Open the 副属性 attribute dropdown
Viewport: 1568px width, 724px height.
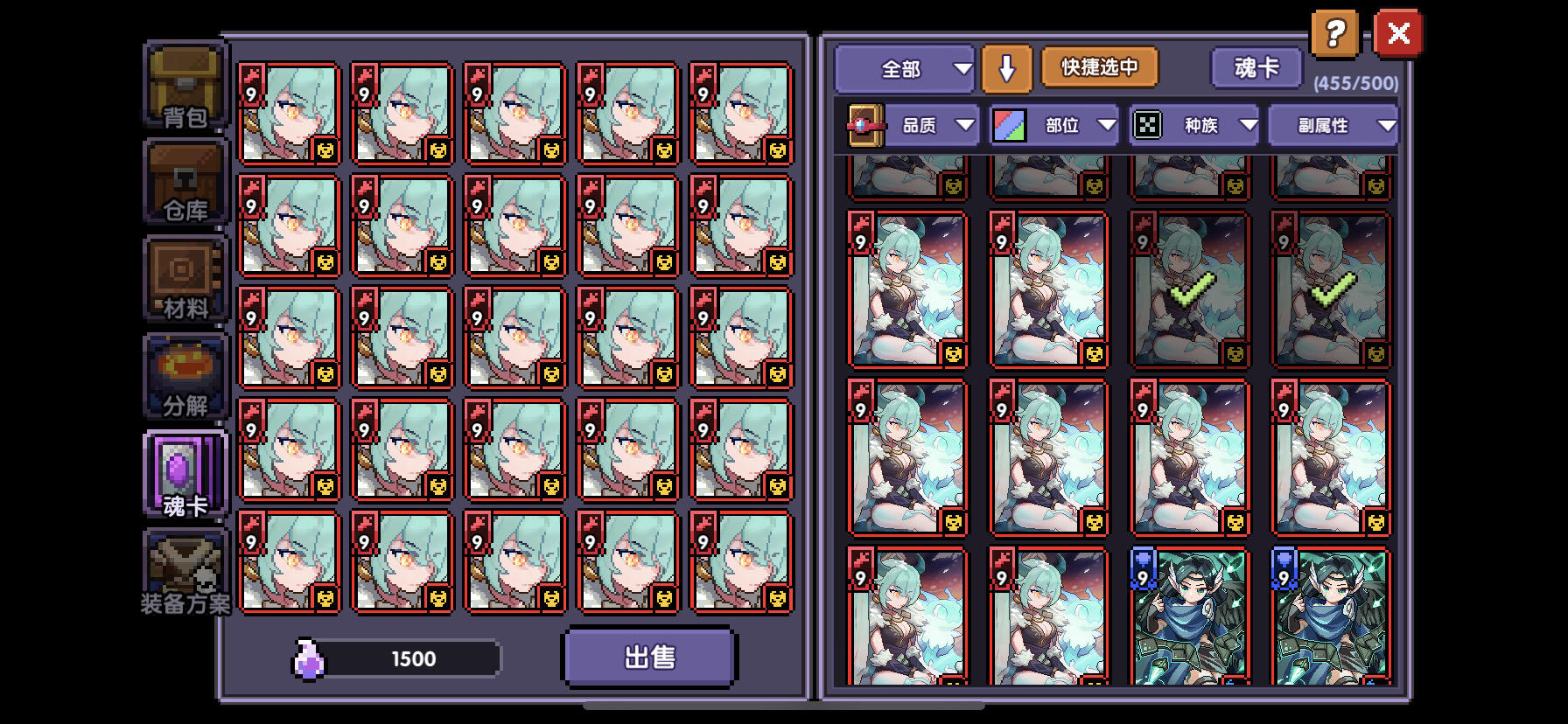pyautogui.click(x=1332, y=124)
